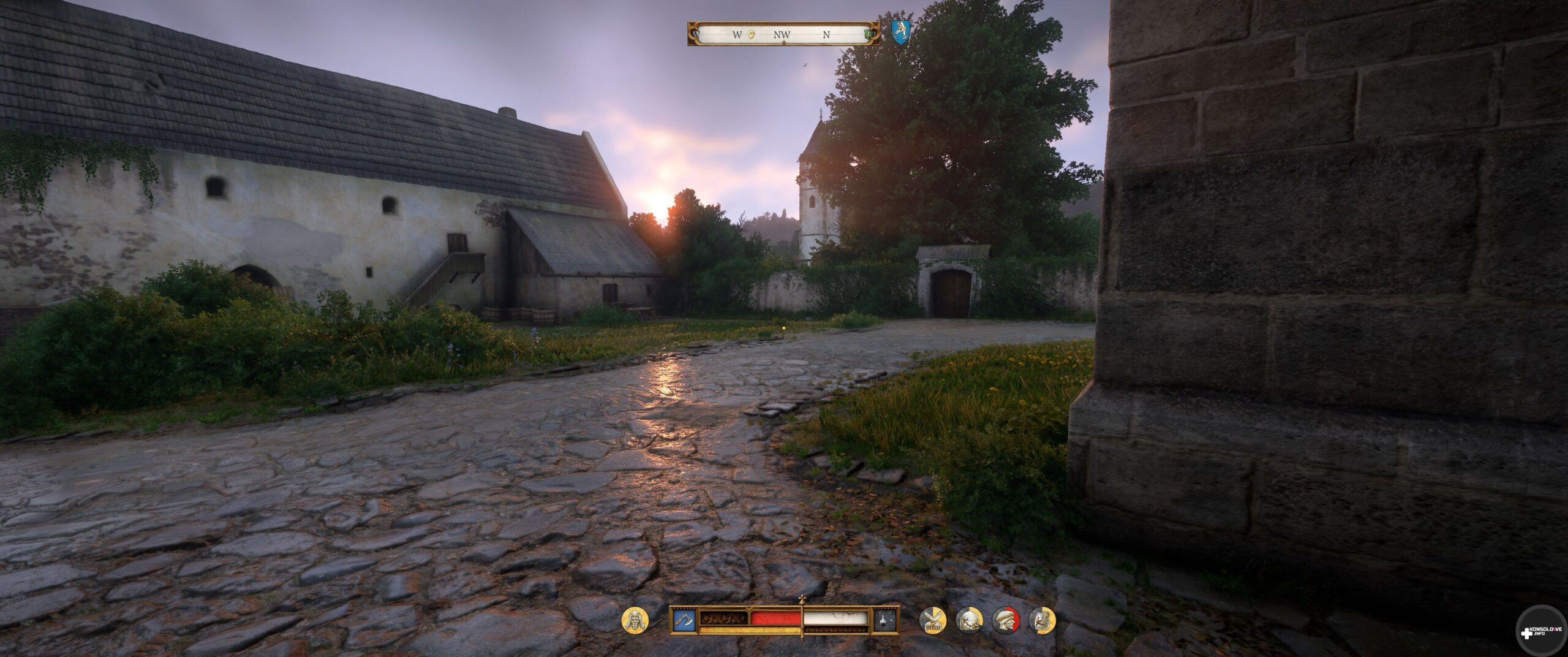Click the blue axe weapon slot
This screenshot has width=1568, height=657.
click(x=684, y=620)
